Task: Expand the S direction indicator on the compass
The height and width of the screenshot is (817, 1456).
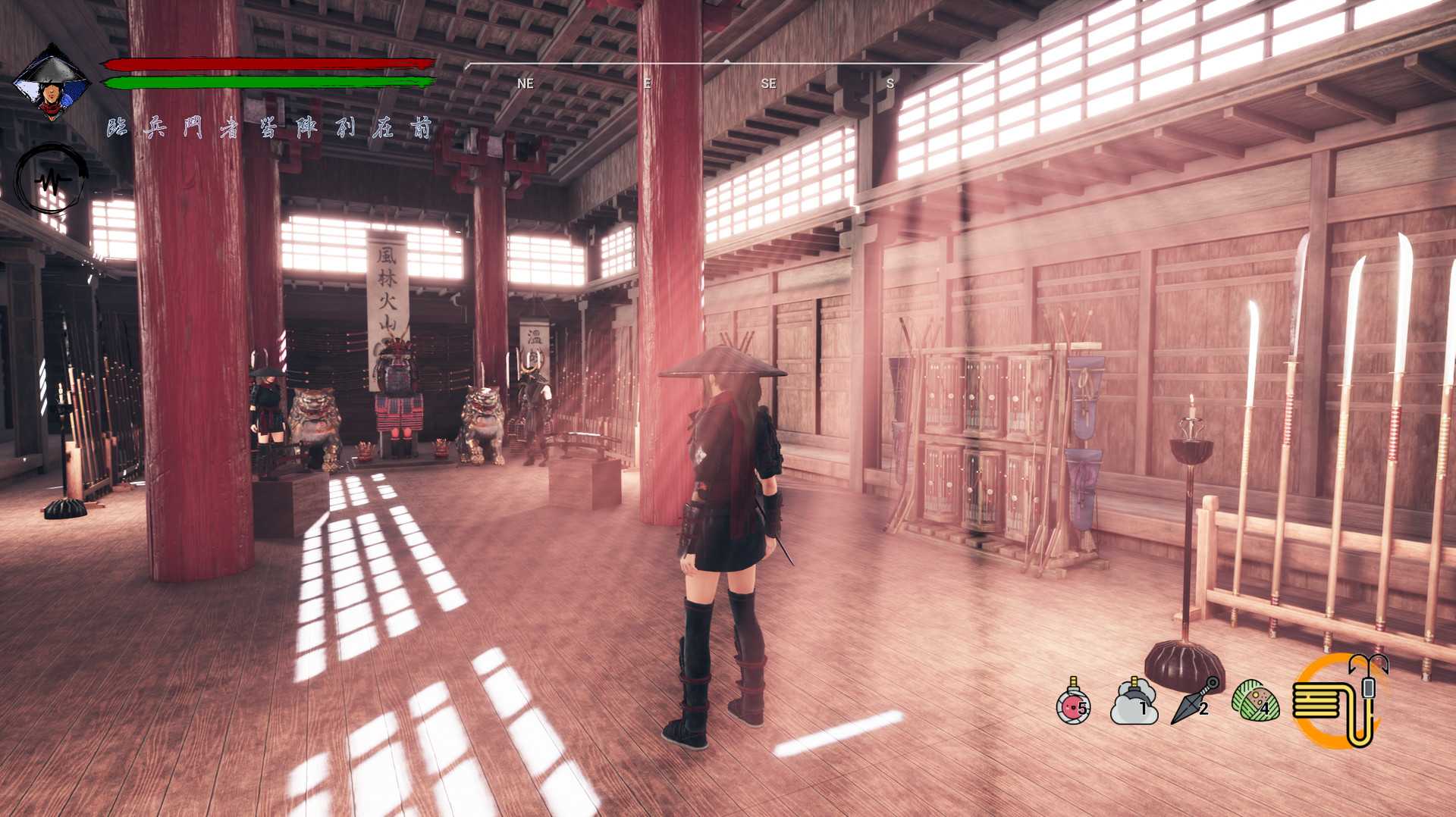Action: click(889, 83)
